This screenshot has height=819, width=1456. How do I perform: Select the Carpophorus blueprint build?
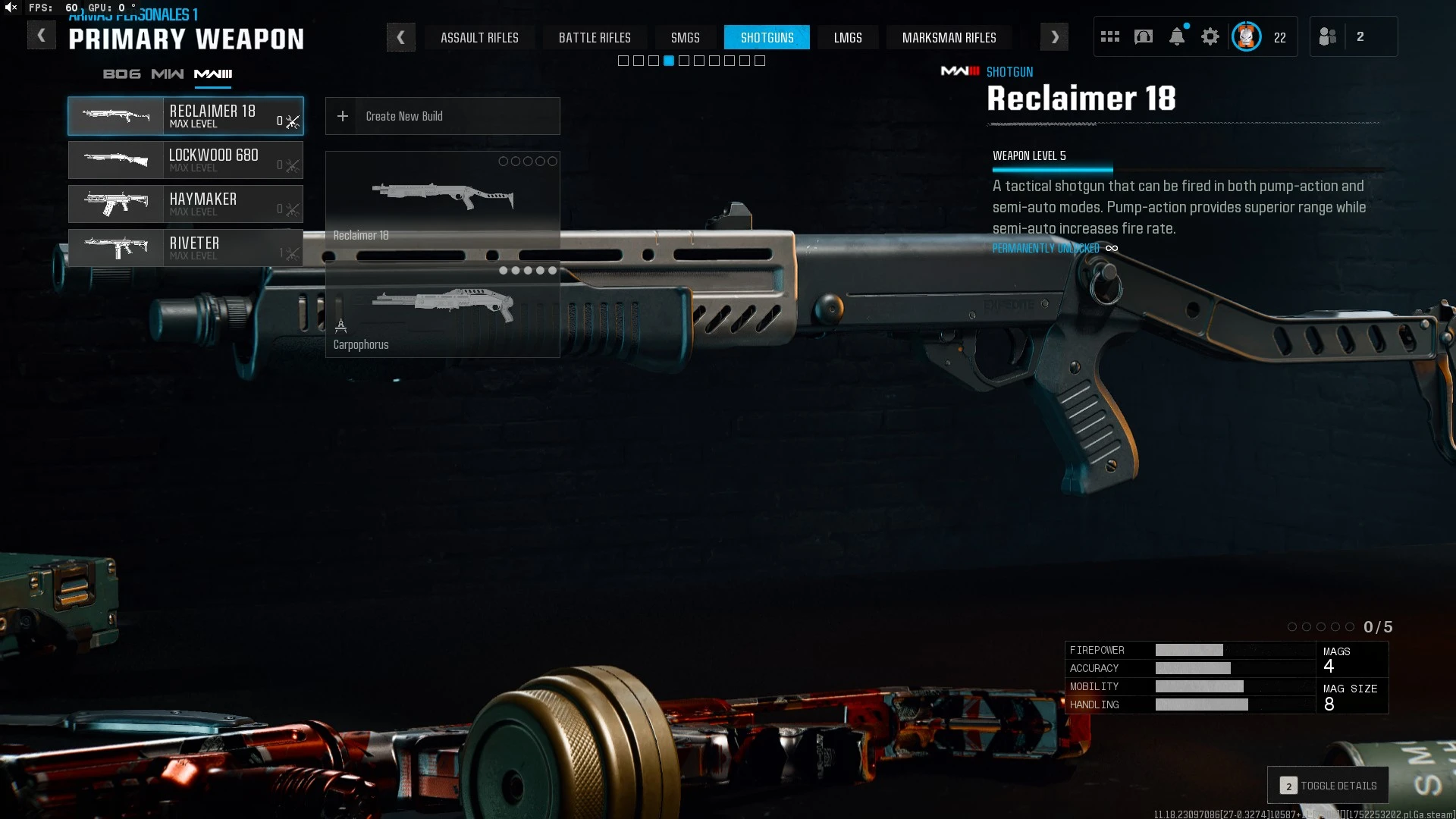[442, 311]
